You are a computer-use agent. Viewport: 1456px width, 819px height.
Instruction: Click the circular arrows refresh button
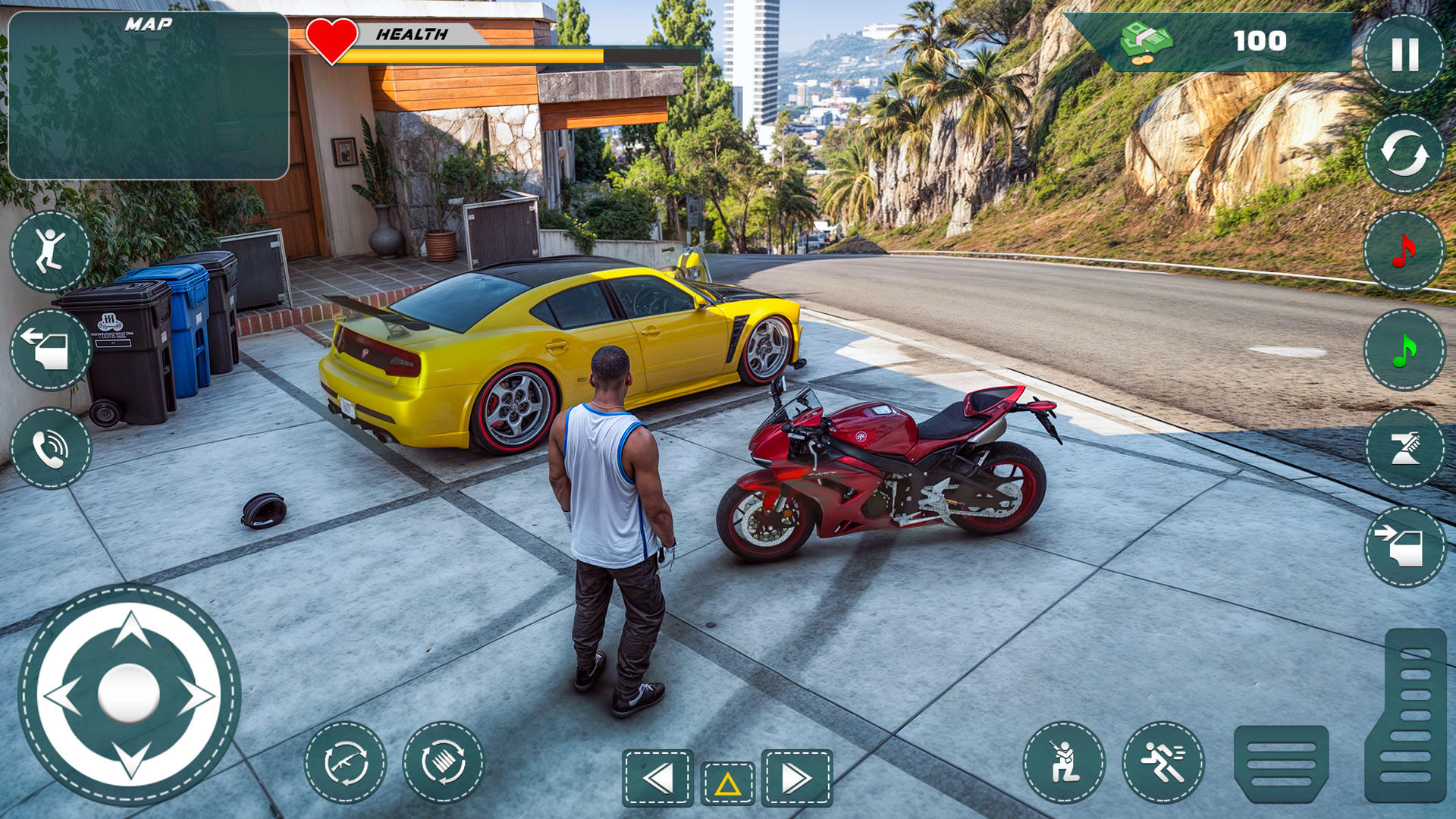(1404, 153)
